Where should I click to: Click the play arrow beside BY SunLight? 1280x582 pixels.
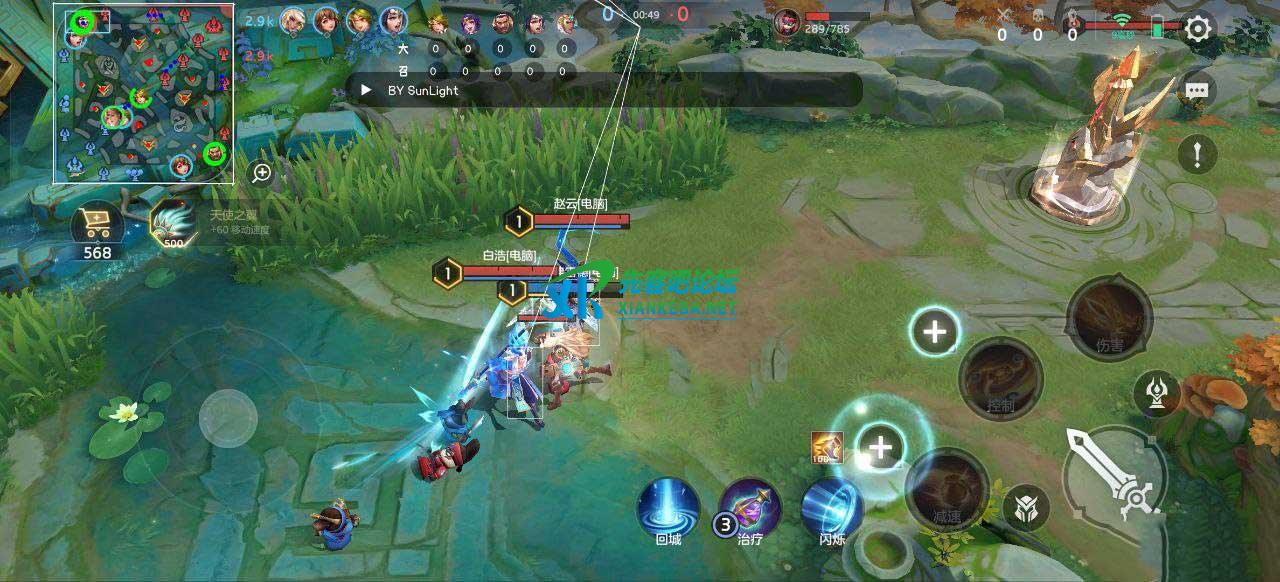pyautogui.click(x=367, y=90)
